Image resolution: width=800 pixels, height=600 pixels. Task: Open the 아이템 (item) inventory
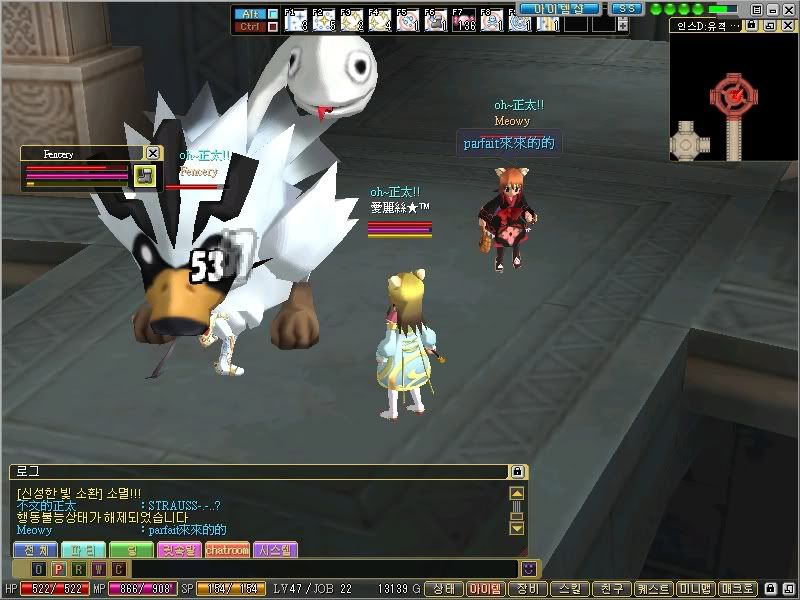(x=485, y=589)
